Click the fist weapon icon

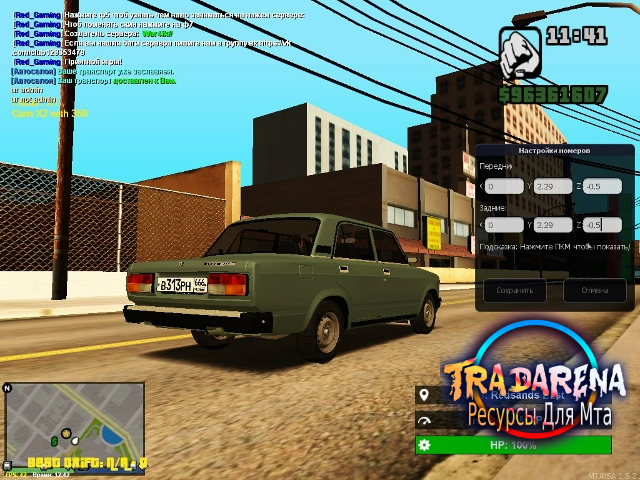click(519, 53)
